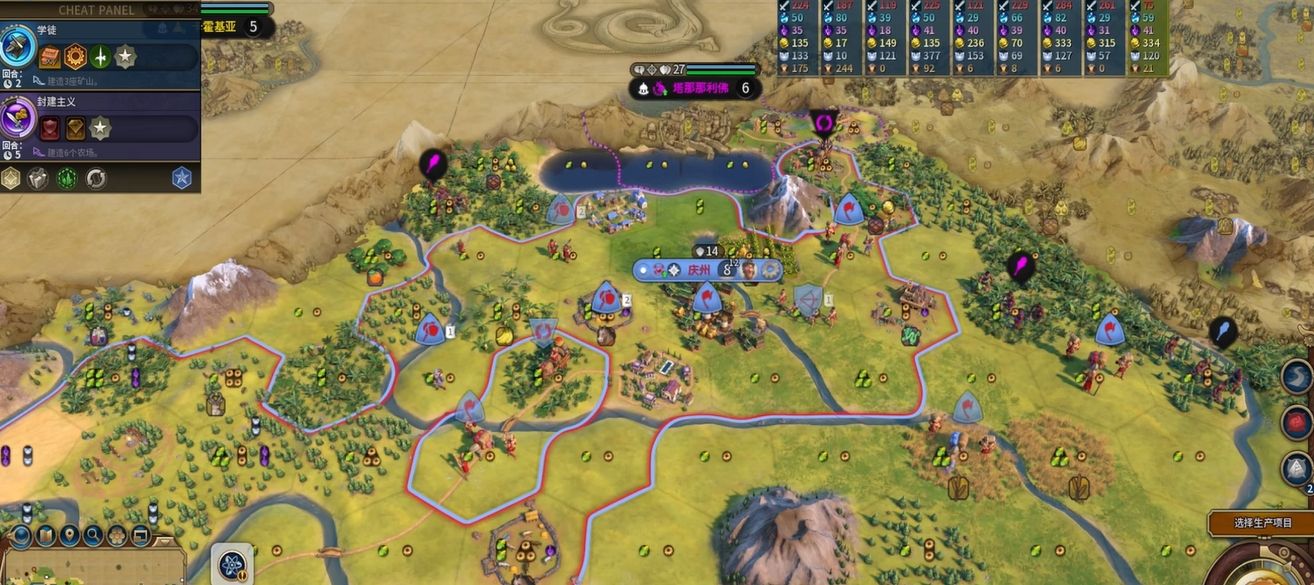
Task: Click the minimap at the bottom left
Action: tap(90, 570)
